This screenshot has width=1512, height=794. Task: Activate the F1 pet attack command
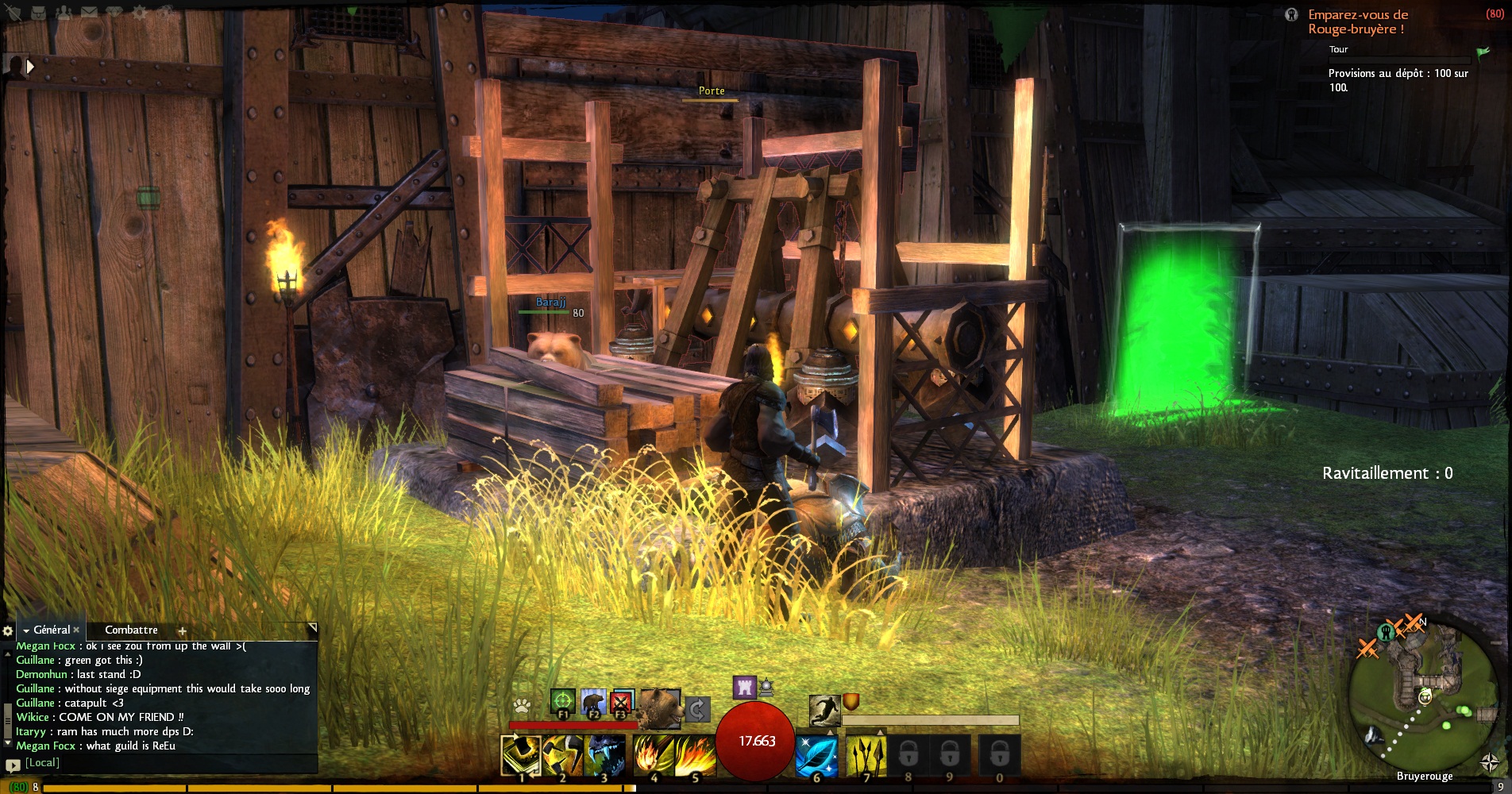(562, 702)
